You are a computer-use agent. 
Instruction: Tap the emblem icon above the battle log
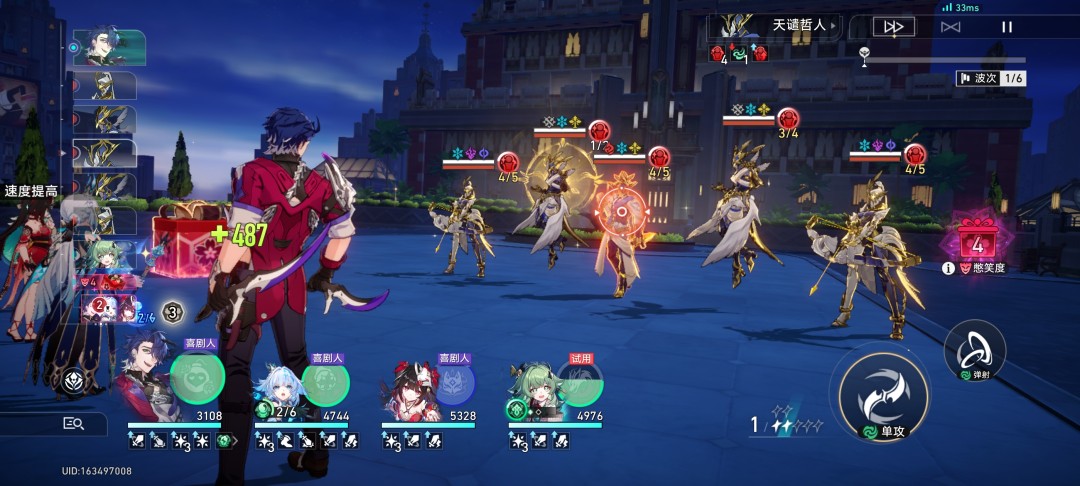[73, 381]
